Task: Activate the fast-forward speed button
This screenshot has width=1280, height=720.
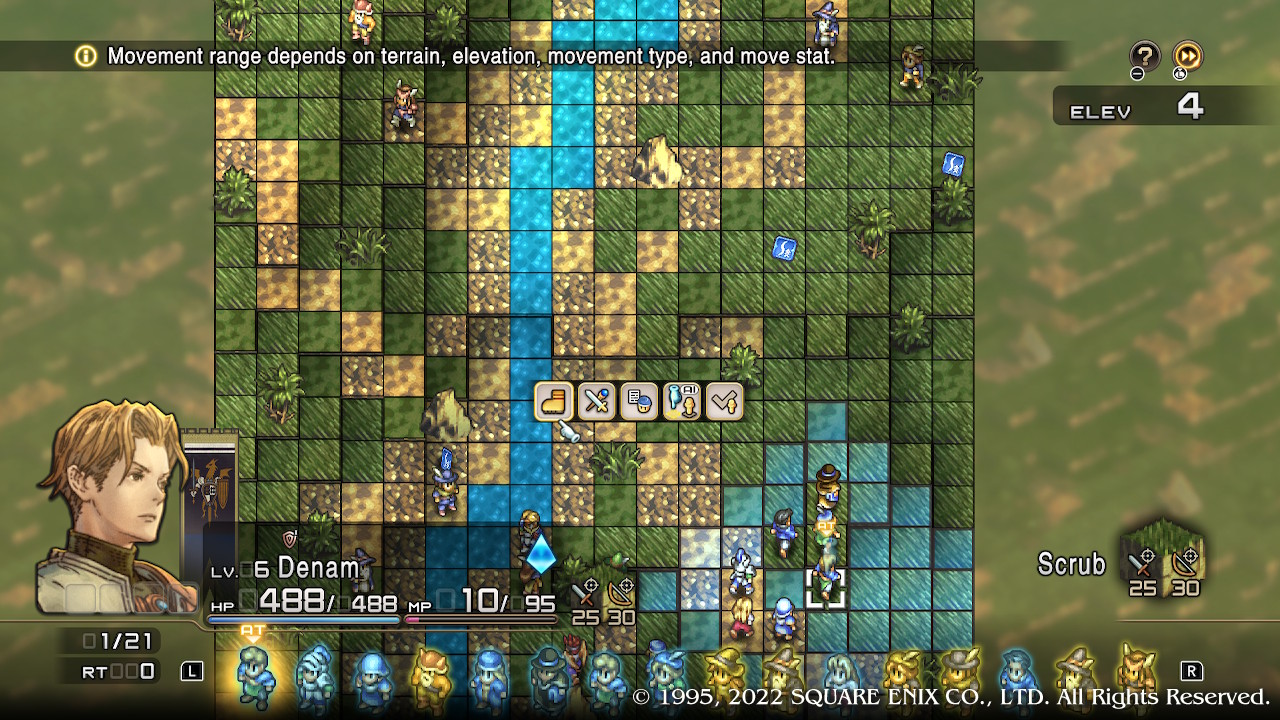Action: (x=1187, y=56)
